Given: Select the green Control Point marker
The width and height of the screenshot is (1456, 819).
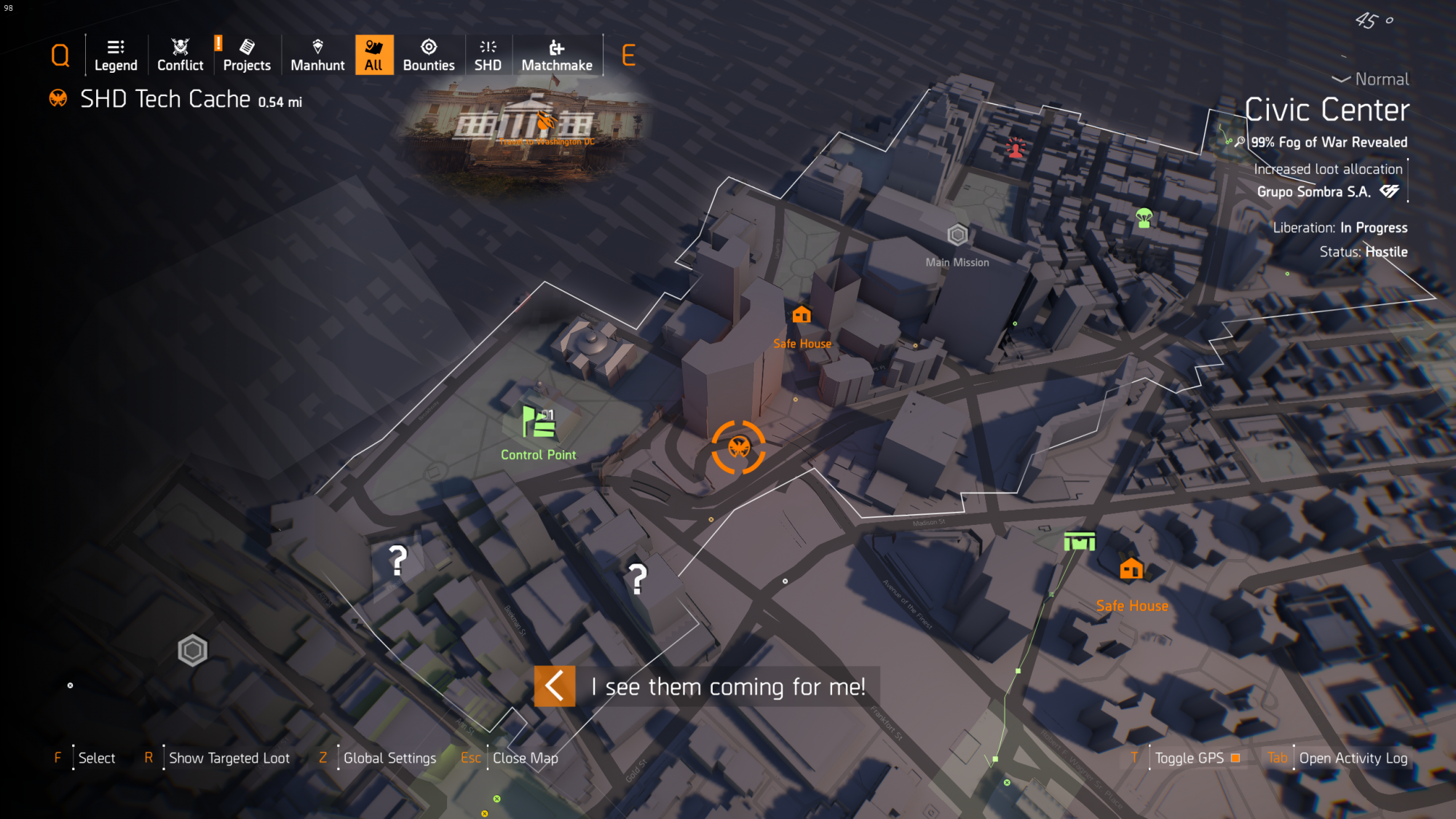Looking at the screenshot, I should coord(539,422).
